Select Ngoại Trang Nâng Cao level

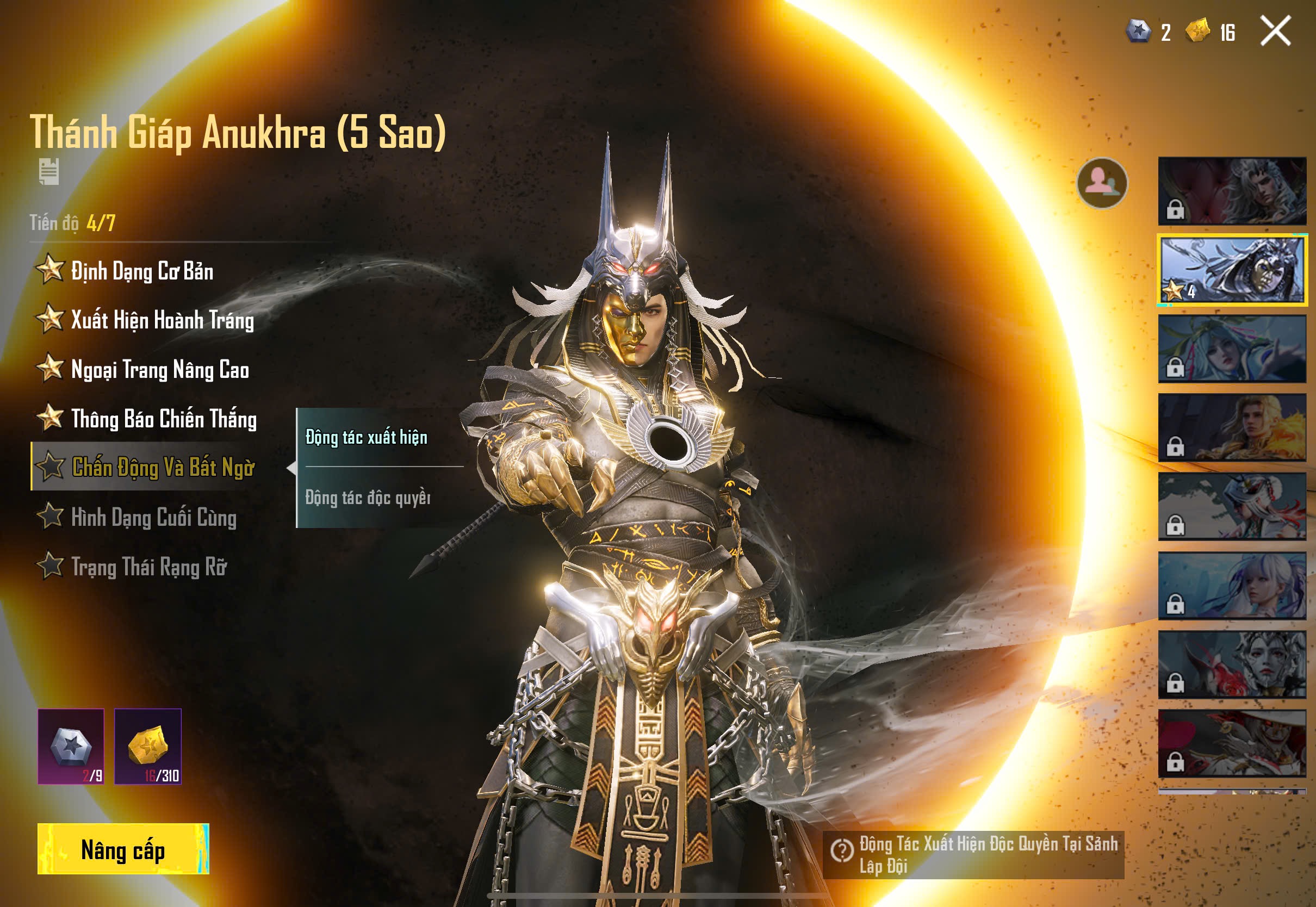(160, 369)
